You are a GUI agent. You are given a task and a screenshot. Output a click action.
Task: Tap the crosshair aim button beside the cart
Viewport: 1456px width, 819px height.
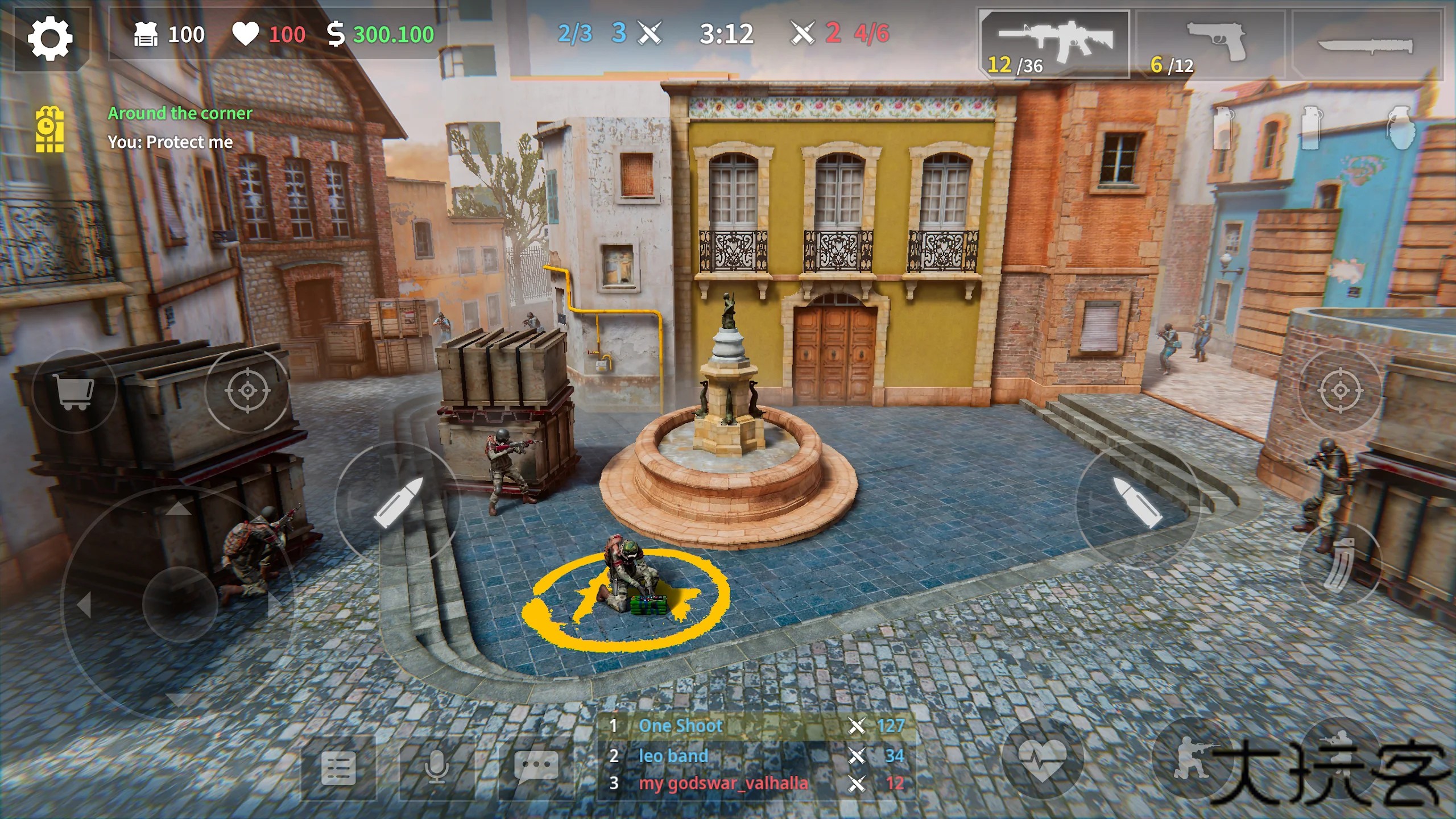(248, 391)
